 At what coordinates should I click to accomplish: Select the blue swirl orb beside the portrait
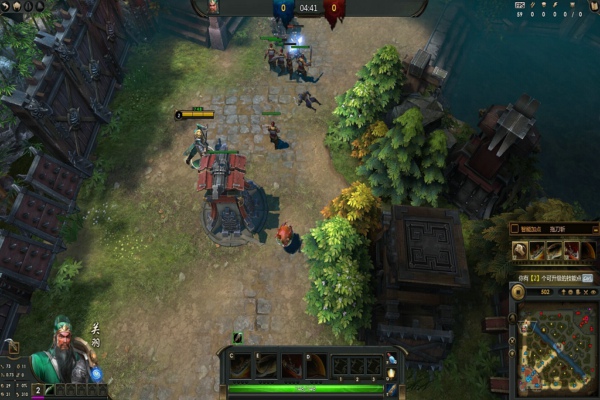[96, 374]
